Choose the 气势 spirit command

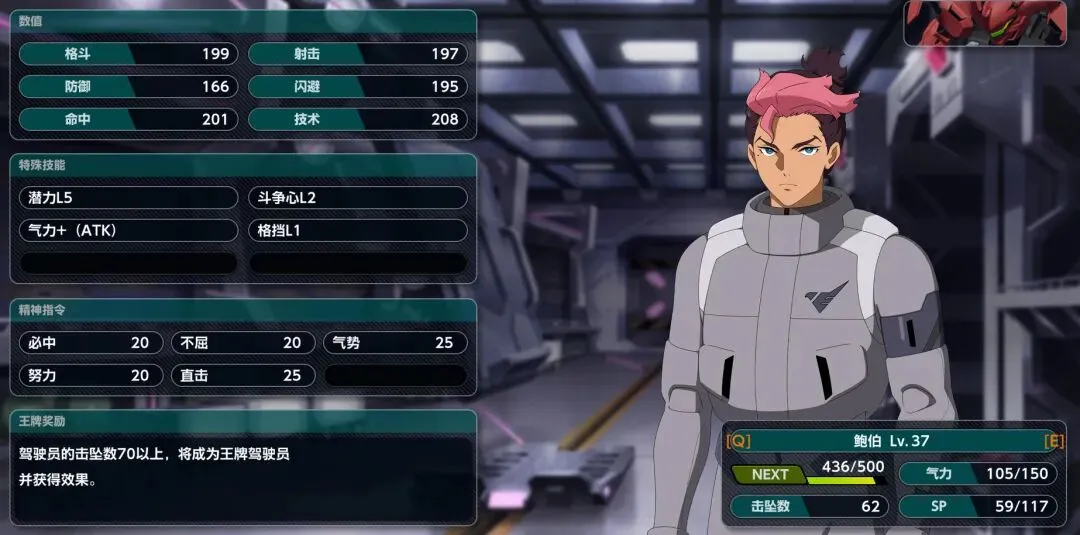pyautogui.click(x=395, y=343)
